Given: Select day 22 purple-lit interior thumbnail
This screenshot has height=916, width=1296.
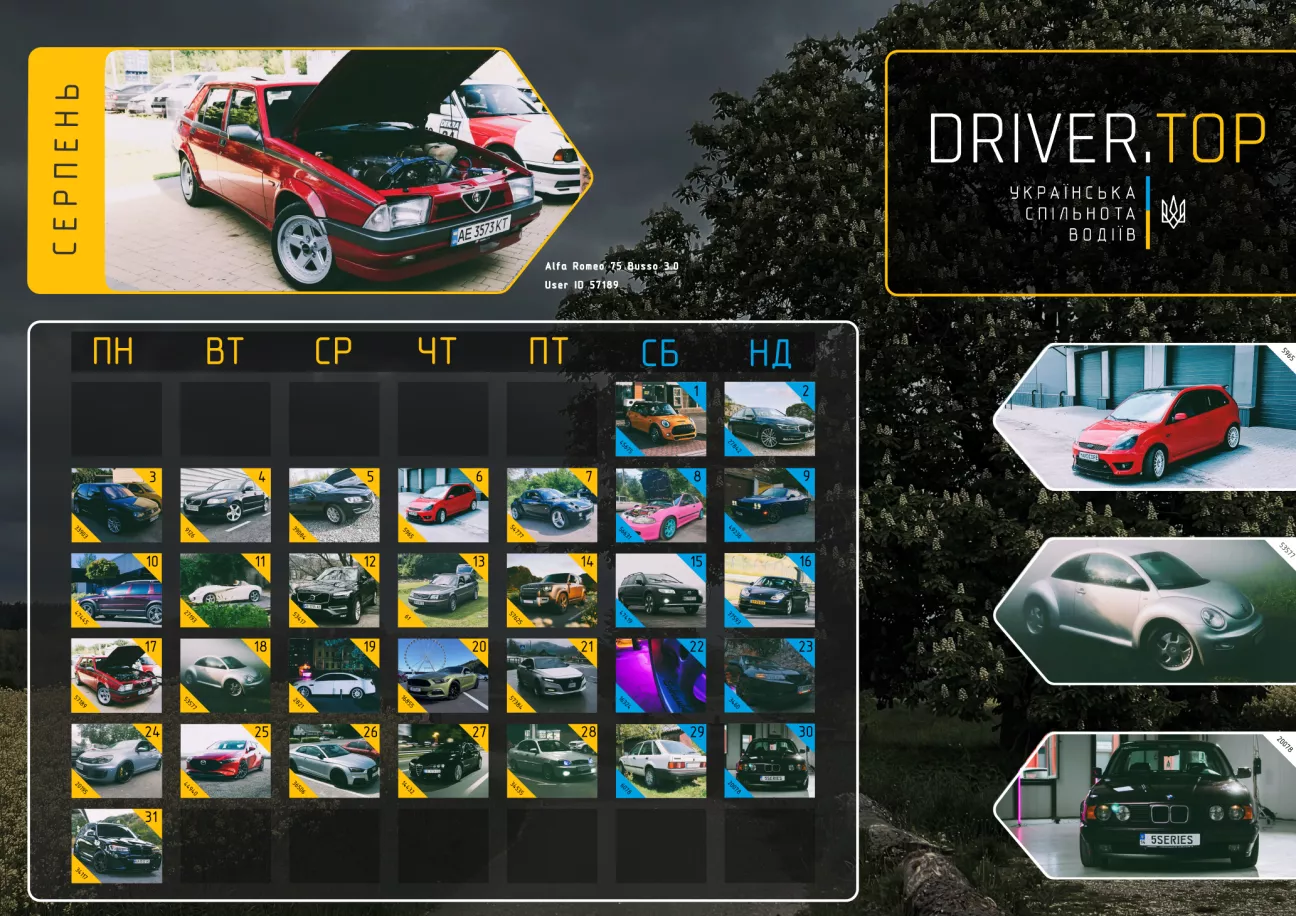Looking at the screenshot, I should [660, 676].
